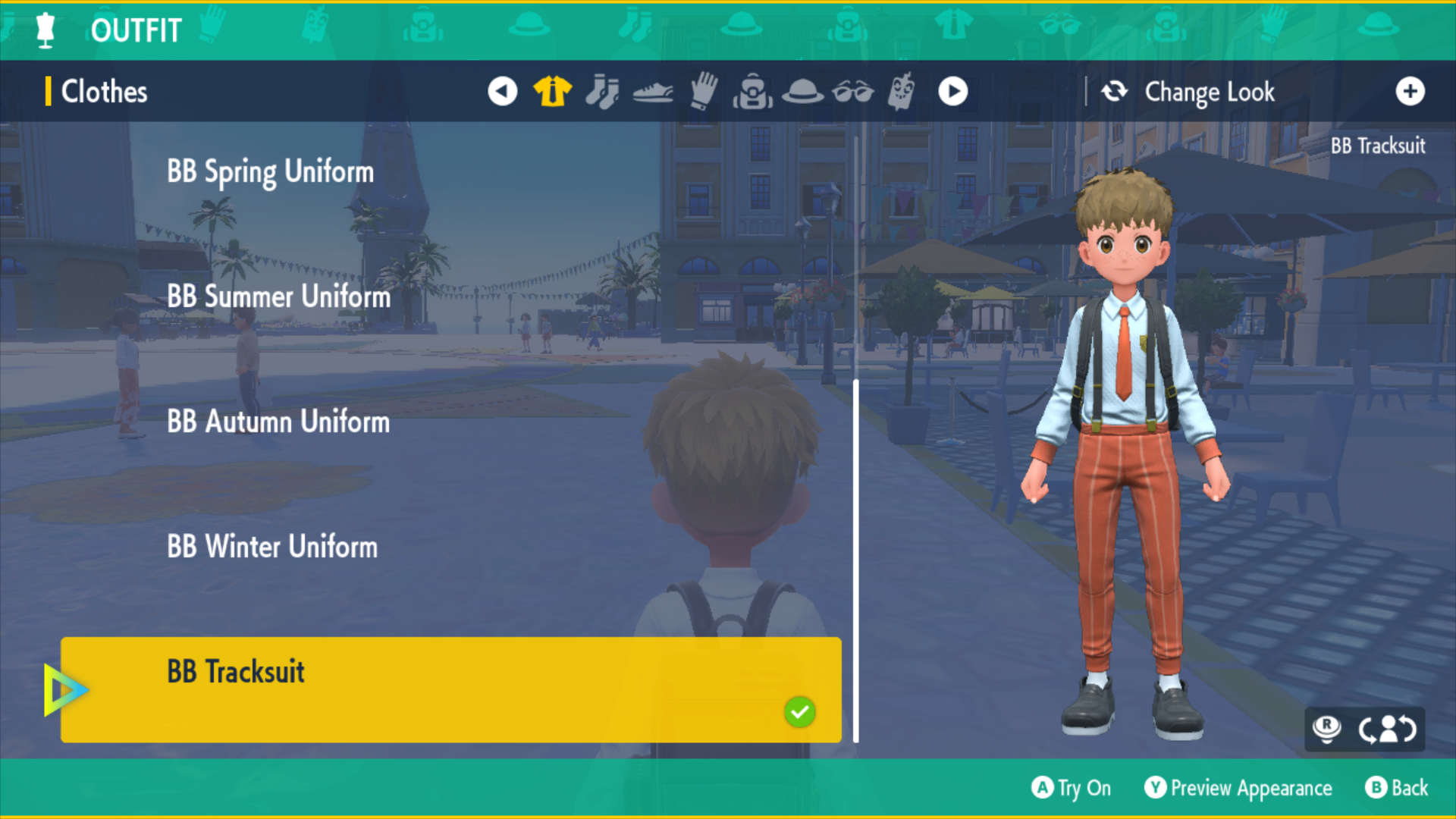
Task: Show the gloves category
Action: pos(703,92)
